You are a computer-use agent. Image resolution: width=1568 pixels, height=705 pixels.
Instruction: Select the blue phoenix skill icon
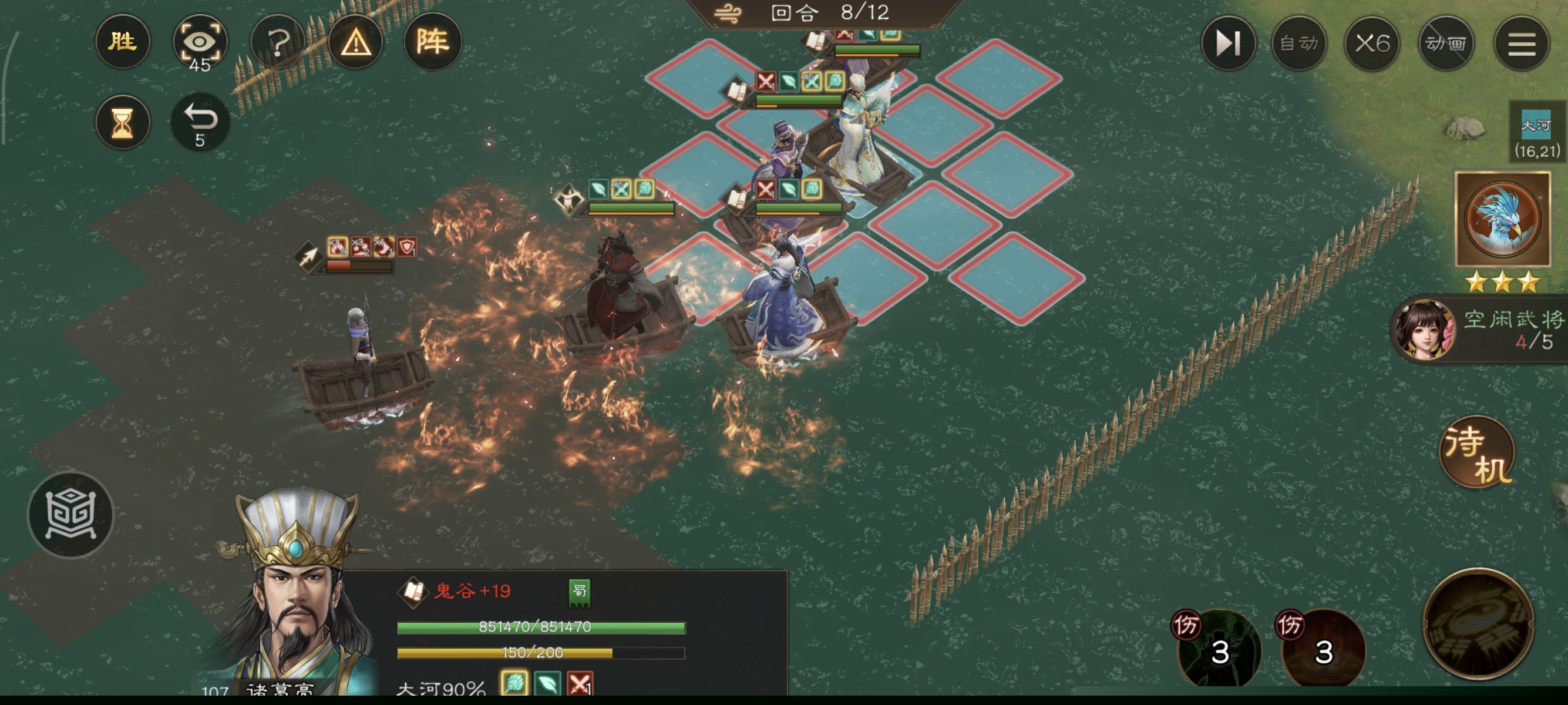coord(1502,219)
